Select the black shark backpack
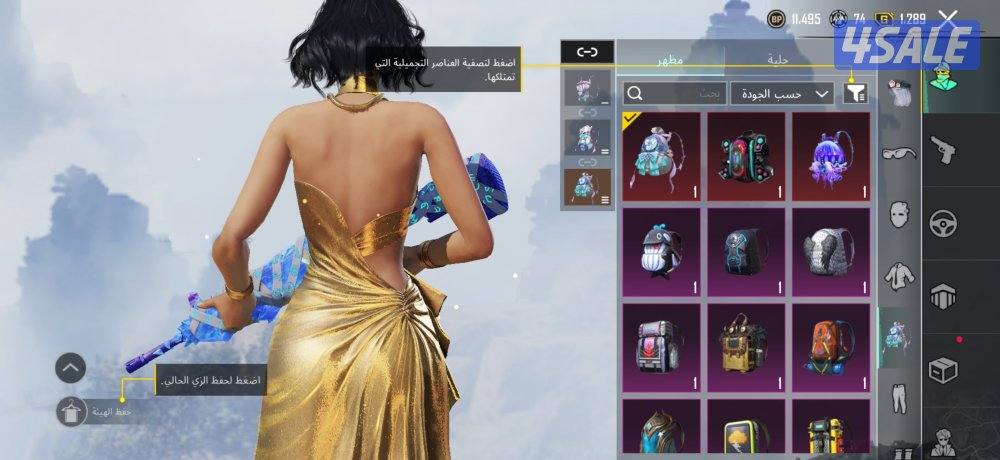 [x=661, y=252]
